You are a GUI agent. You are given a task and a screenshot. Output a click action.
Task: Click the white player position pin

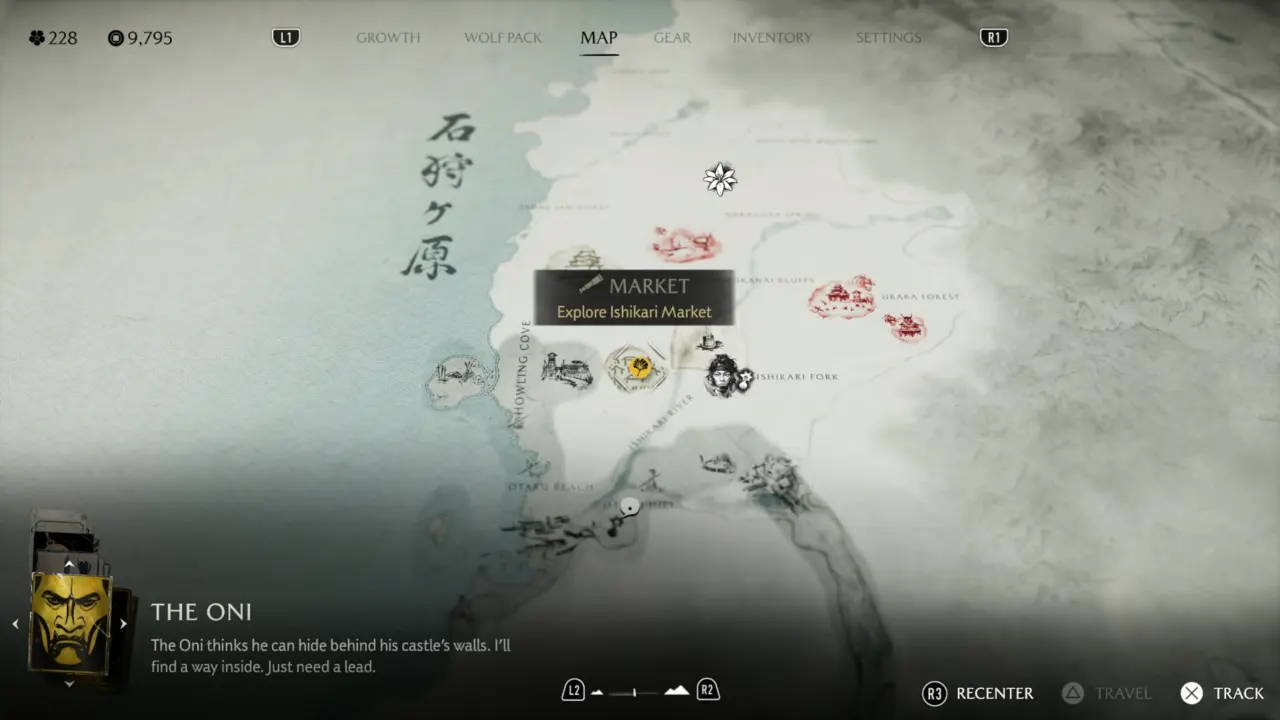pyautogui.click(x=629, y=507)
